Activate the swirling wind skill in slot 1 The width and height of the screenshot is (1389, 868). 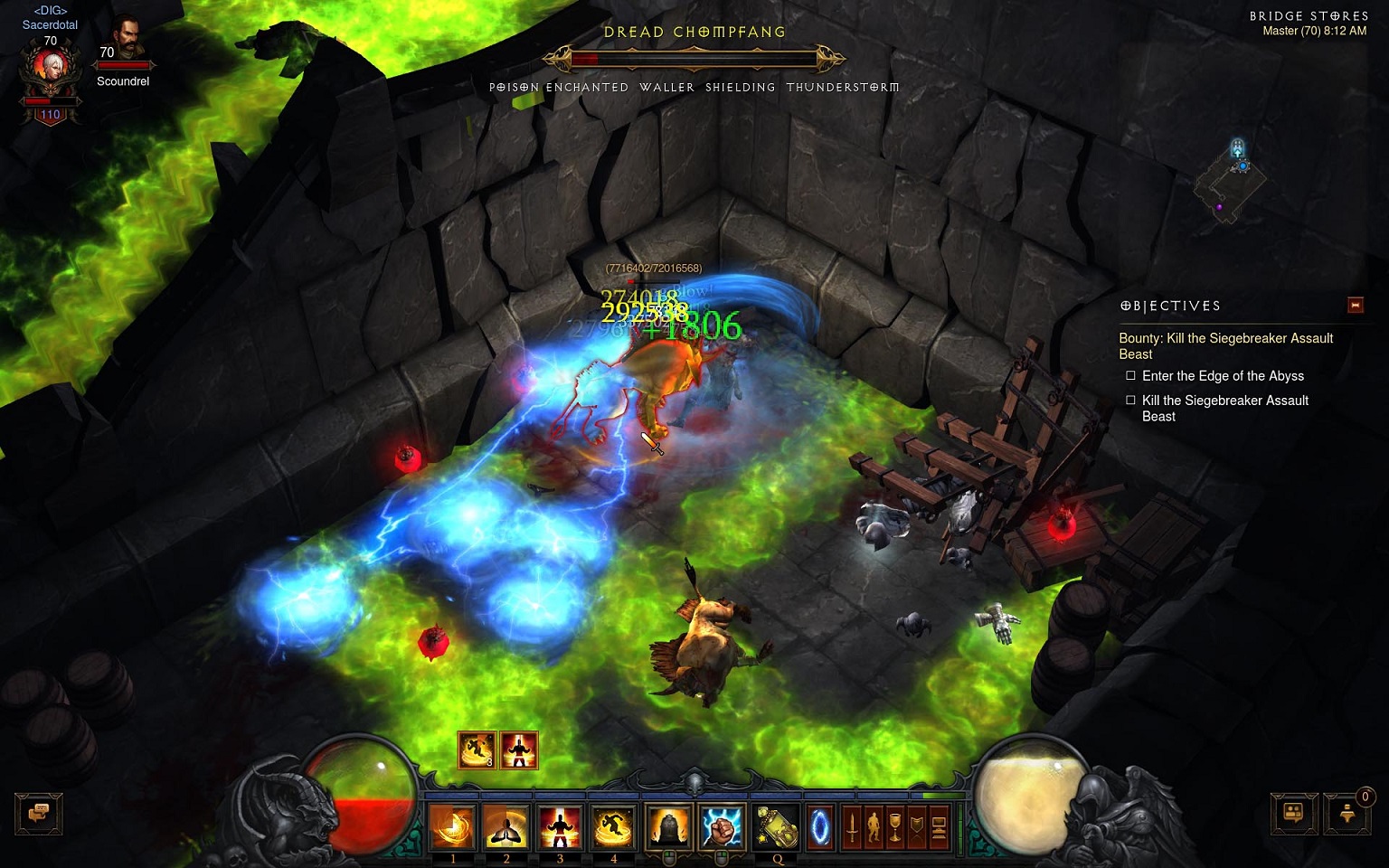coord(452,826)
